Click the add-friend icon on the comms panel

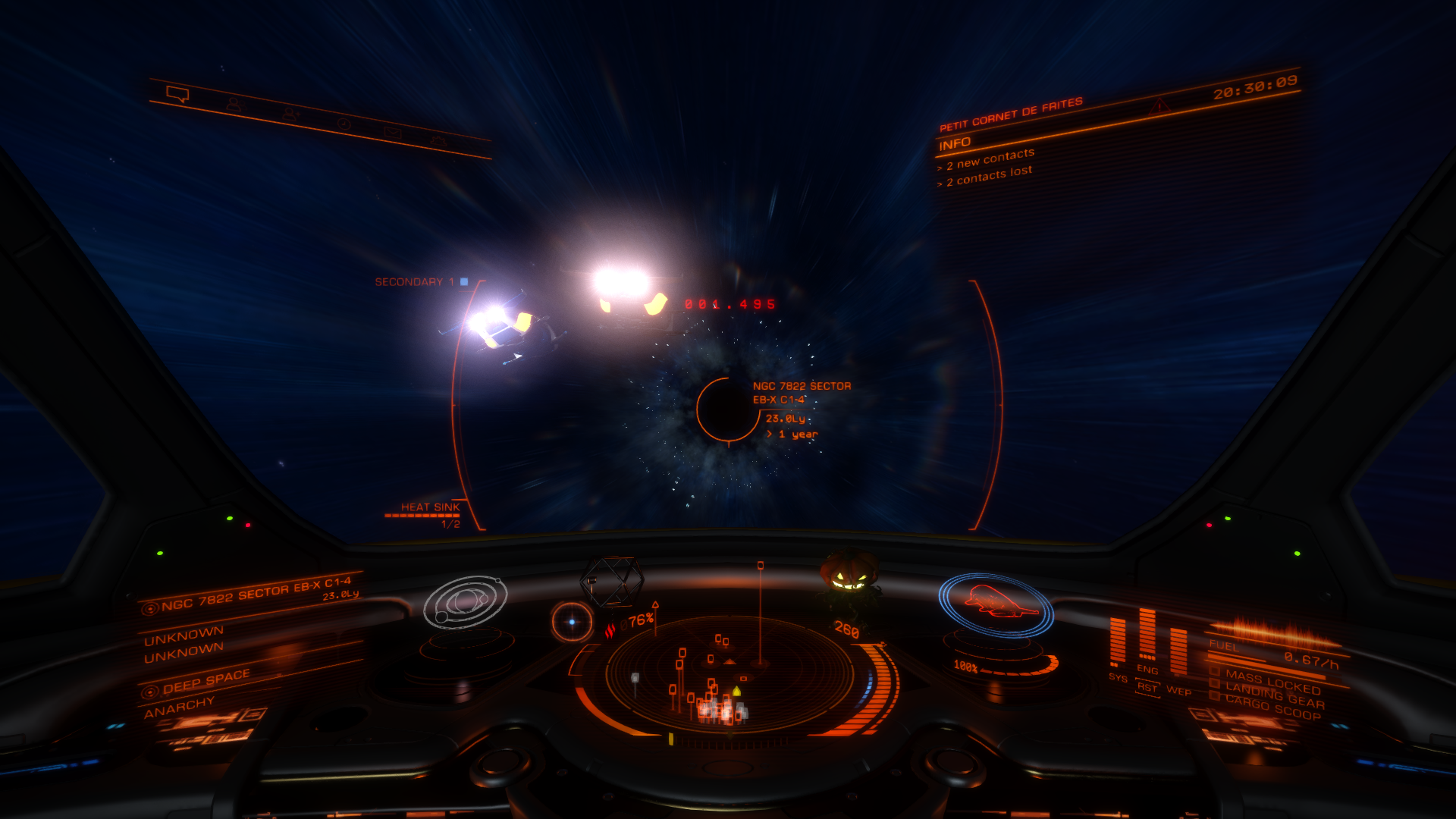point(291,115)
